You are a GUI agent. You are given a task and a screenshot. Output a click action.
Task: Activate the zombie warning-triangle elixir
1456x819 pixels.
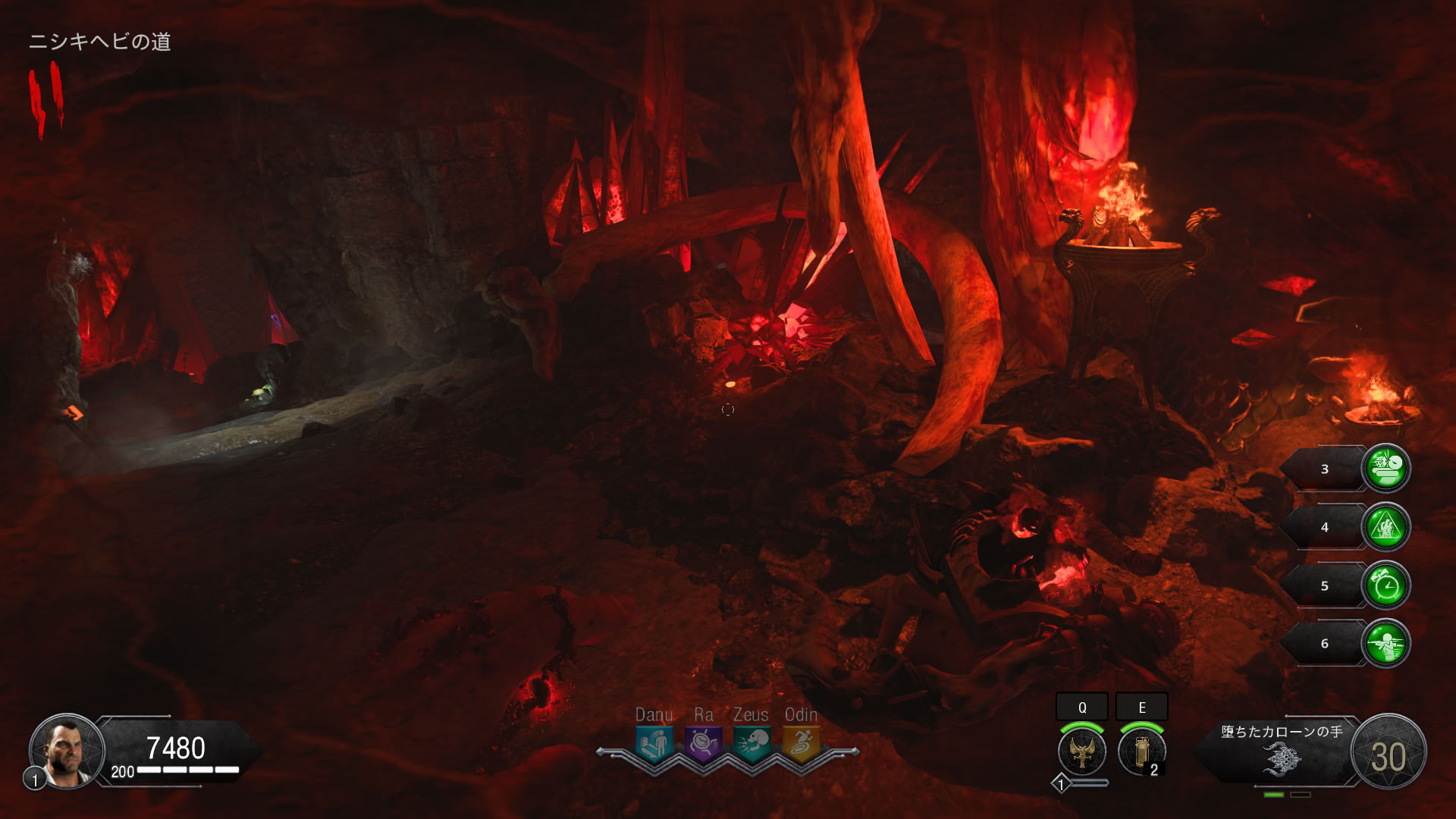pos(1386,527)
